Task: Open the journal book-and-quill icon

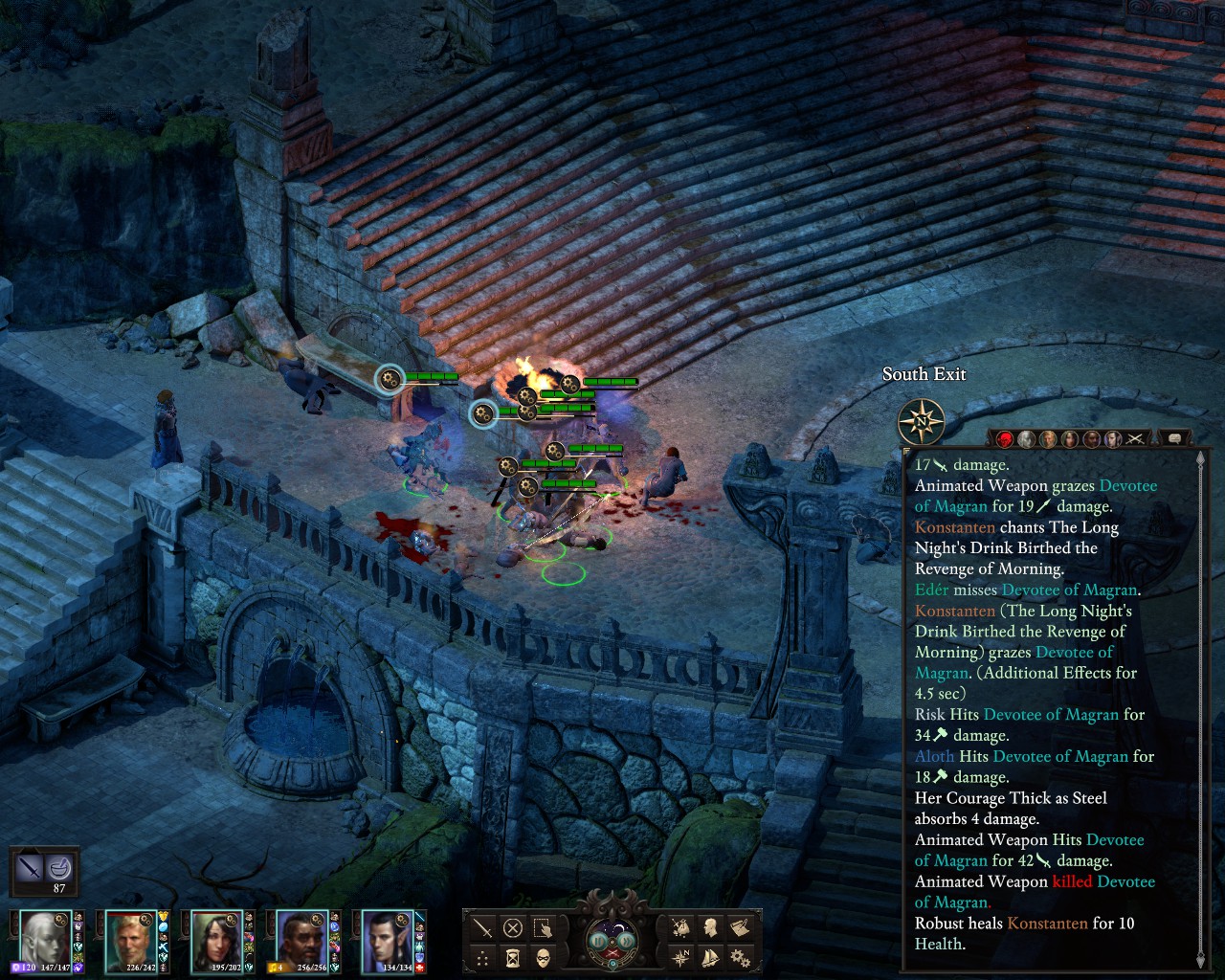Action: point(740,927)
